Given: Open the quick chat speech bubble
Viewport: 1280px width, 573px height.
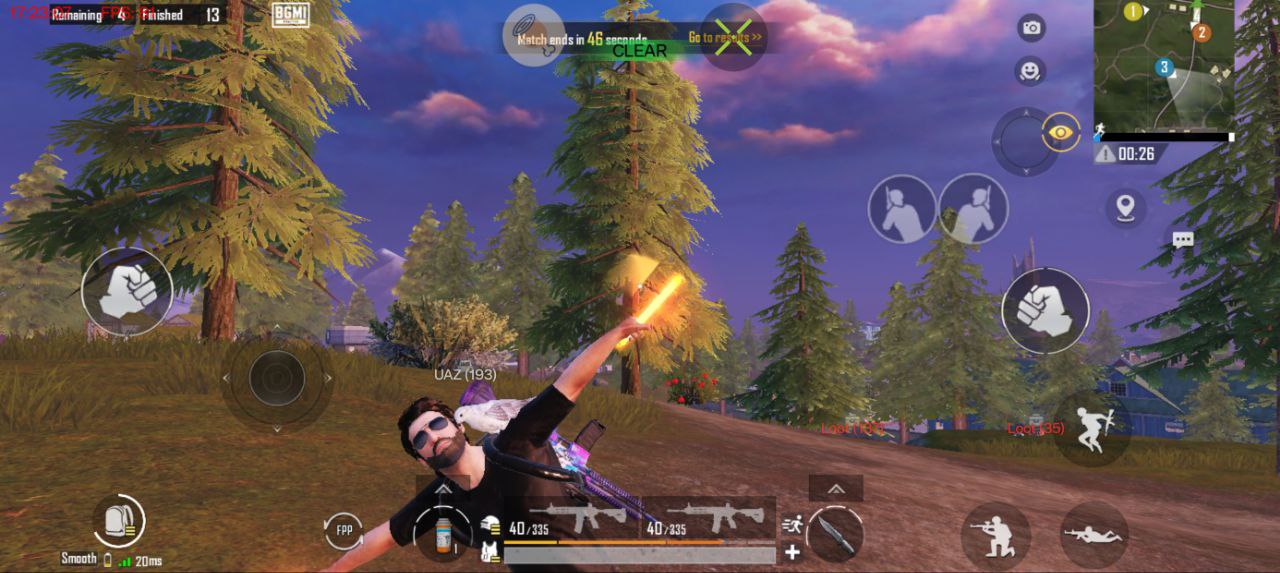Looking at the screenshot, I should [x=1183, y=240].
